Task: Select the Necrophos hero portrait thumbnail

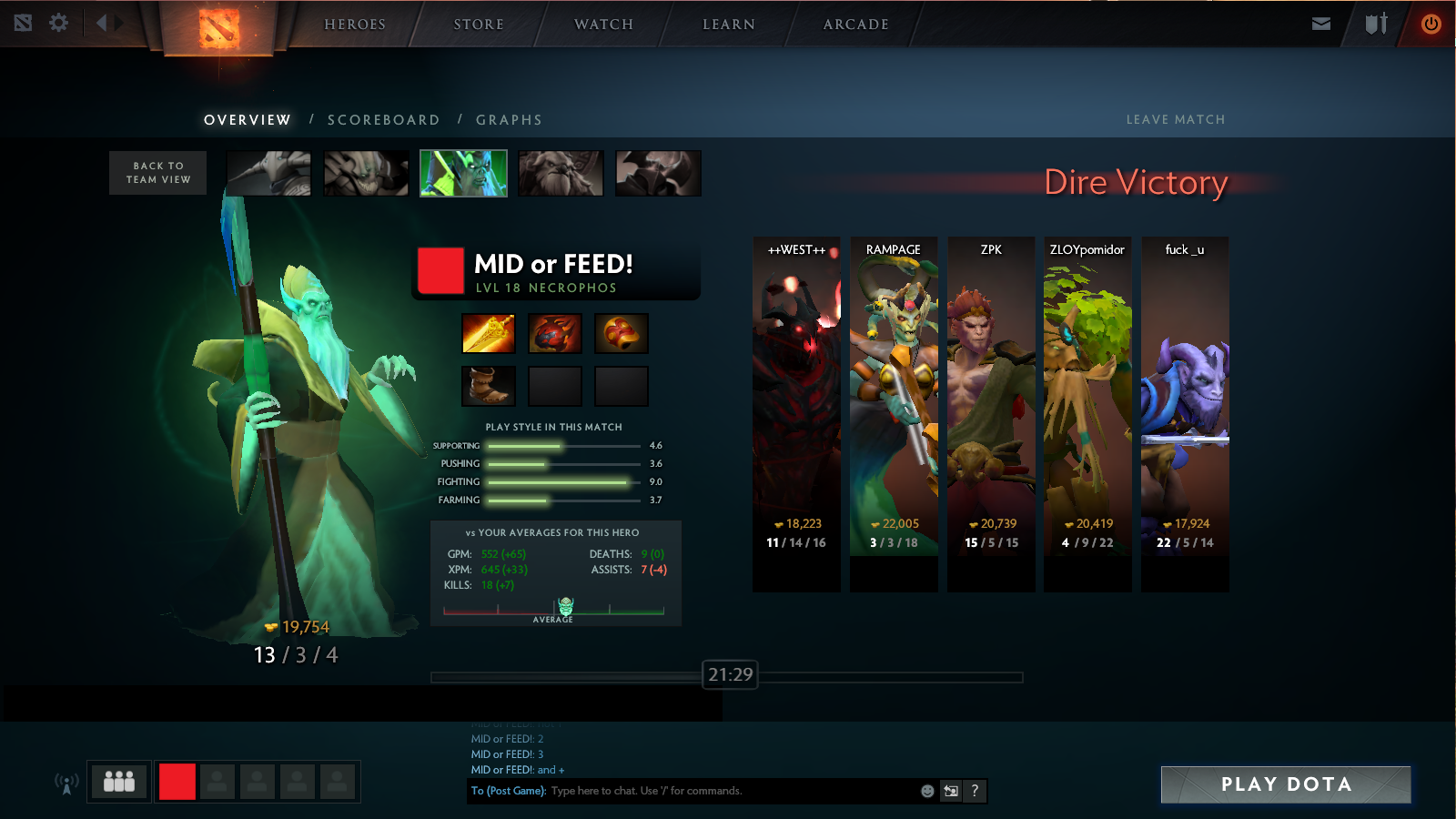Action: (463, 173)
